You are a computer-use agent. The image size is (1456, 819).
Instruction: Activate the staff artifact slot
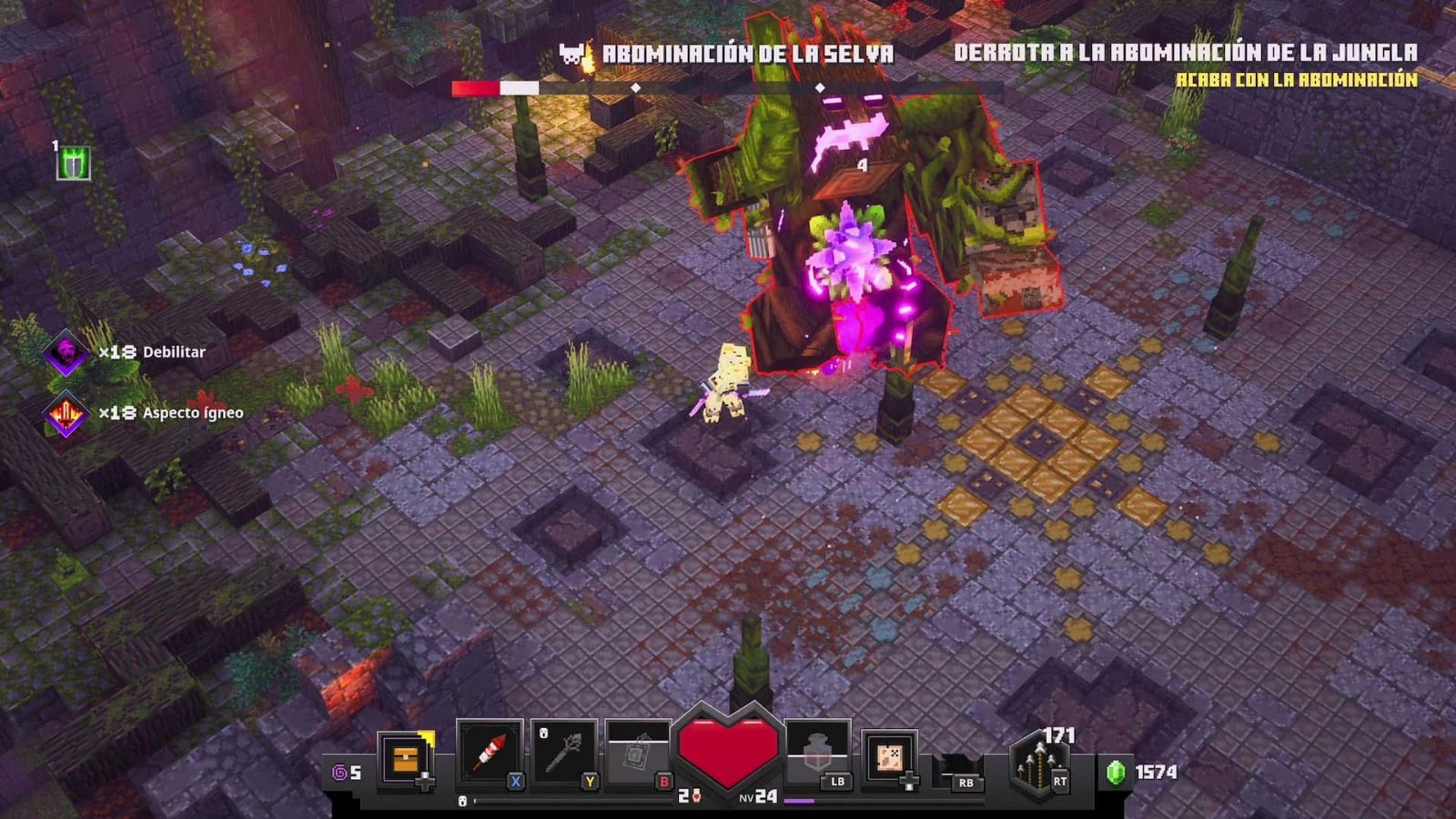(x=564, y=753)
